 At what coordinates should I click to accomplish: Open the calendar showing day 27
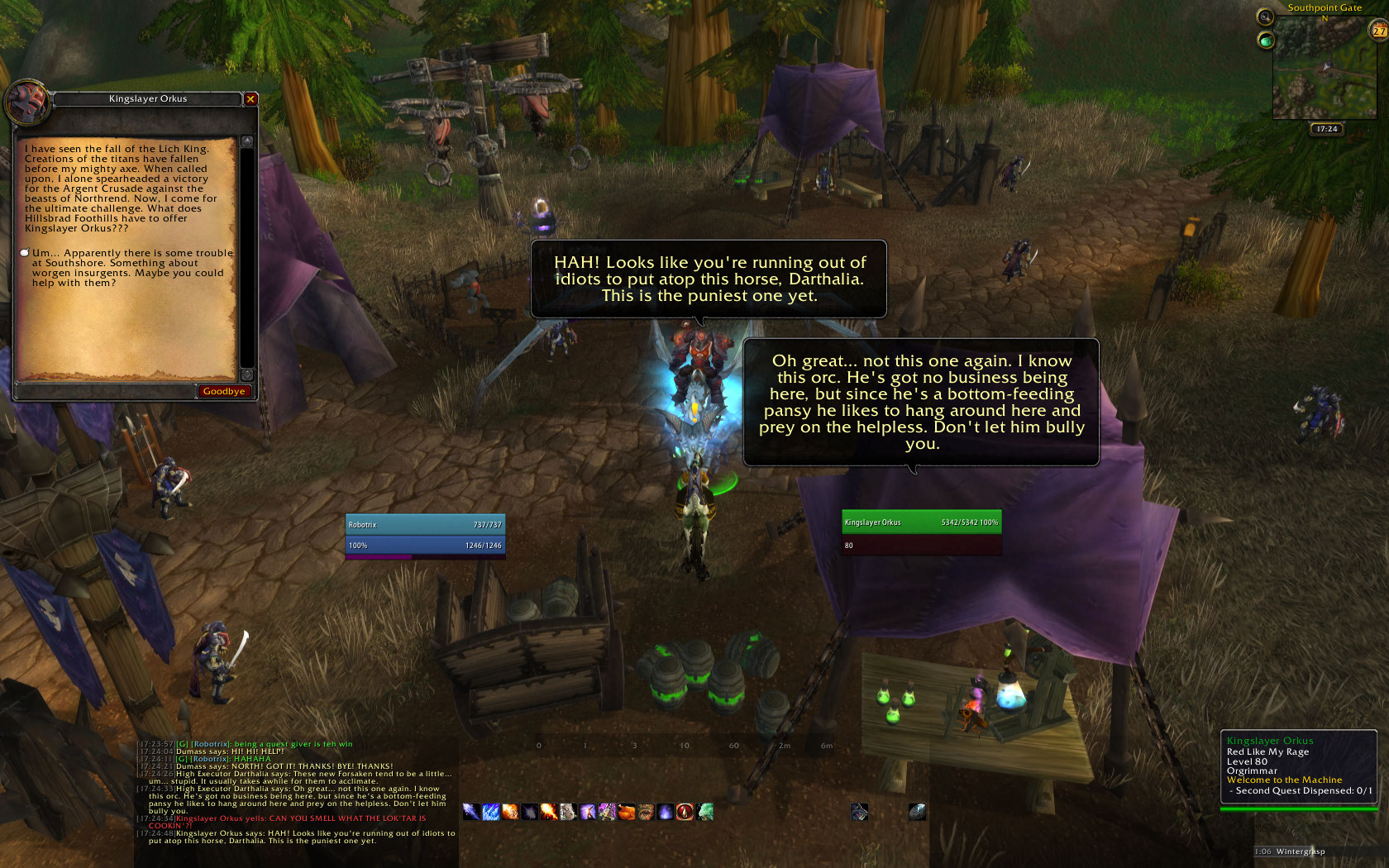click(1379, 31)
